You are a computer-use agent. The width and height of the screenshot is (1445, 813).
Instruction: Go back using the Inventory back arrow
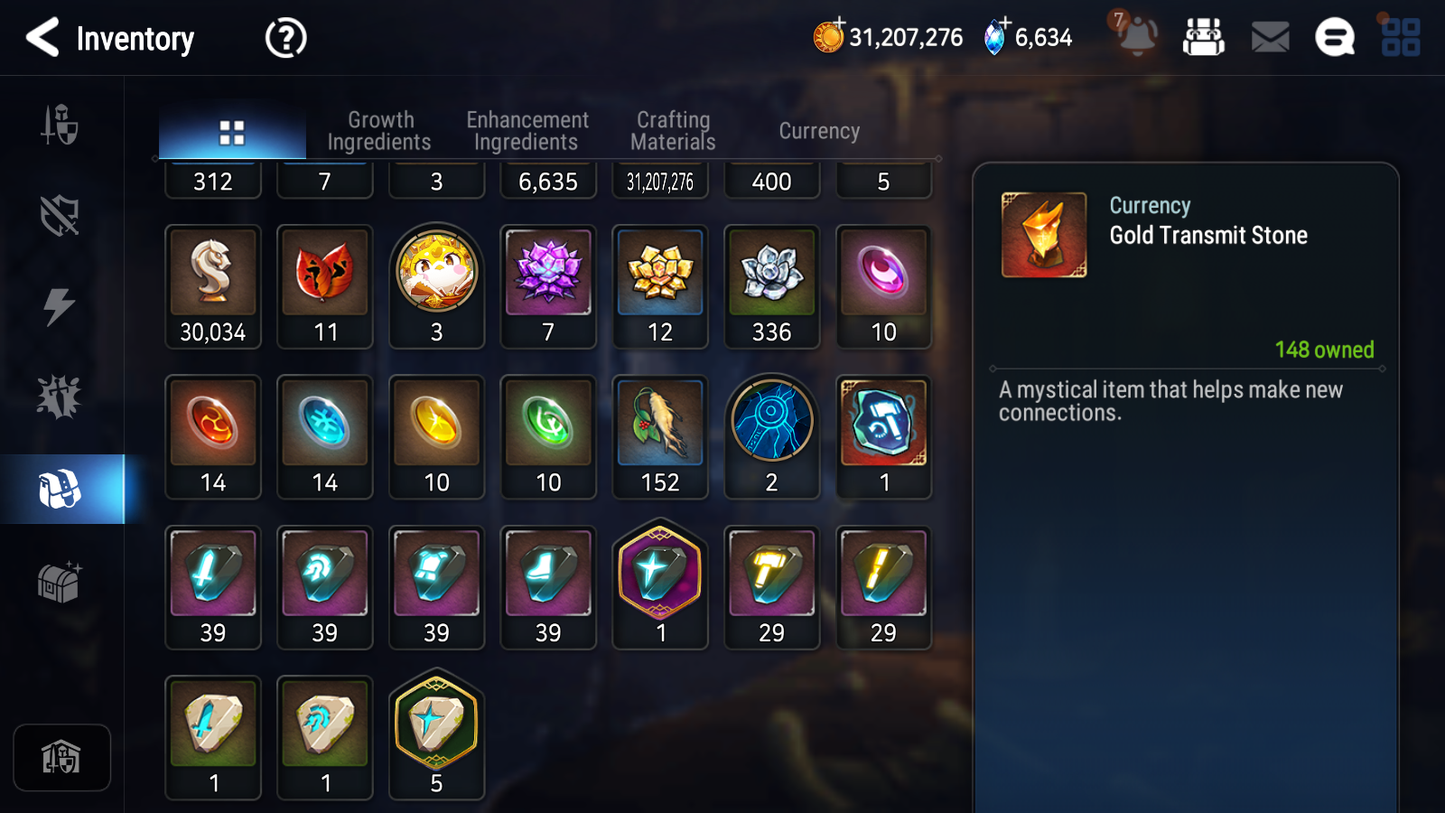(42, 37)
